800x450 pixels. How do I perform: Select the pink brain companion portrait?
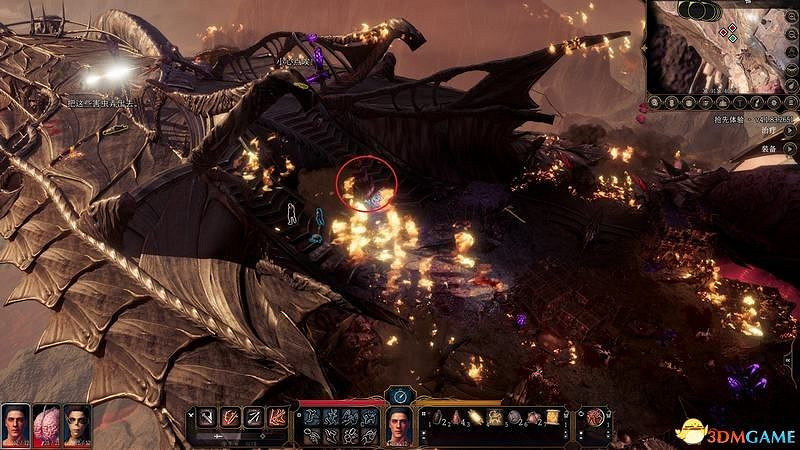coord(46,423)
